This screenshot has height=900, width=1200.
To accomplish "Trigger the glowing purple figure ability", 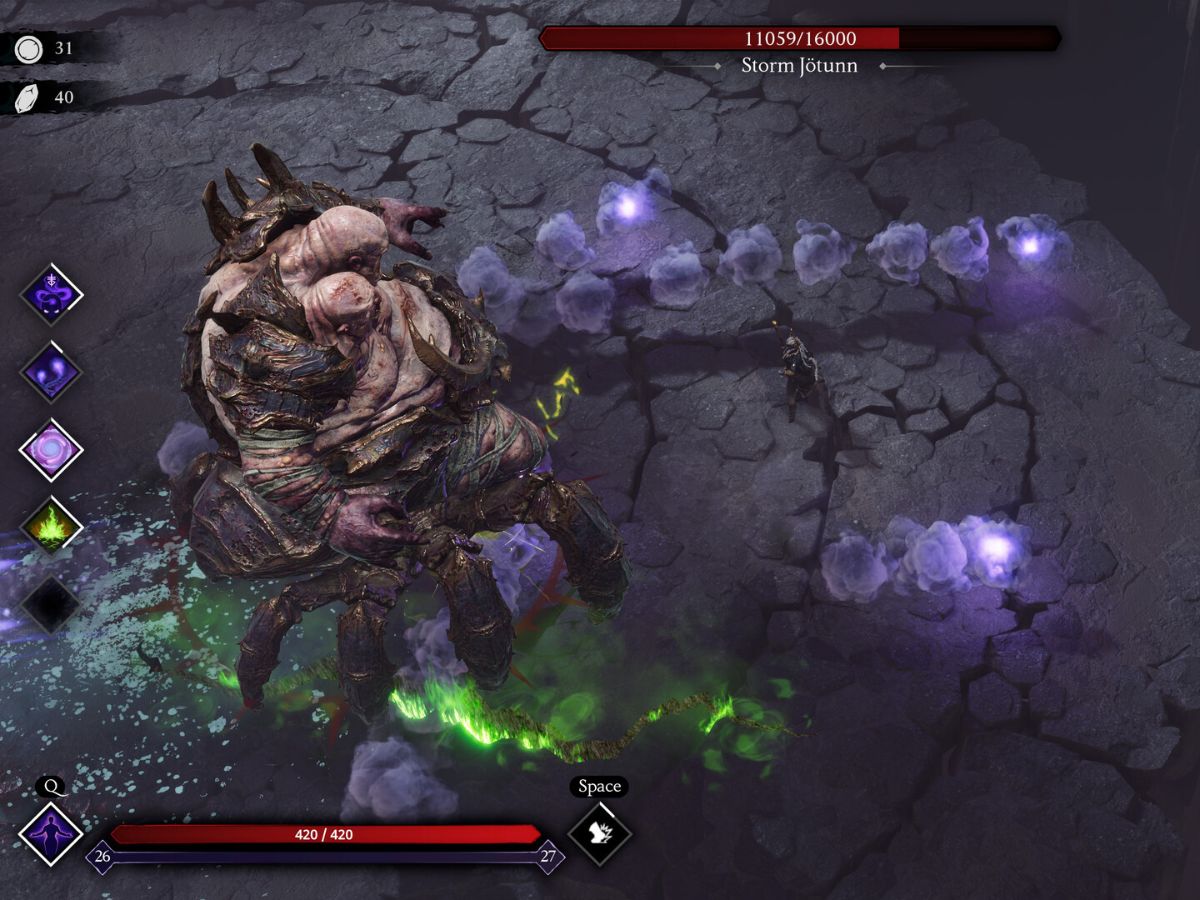I will click(x=51, y=834).
